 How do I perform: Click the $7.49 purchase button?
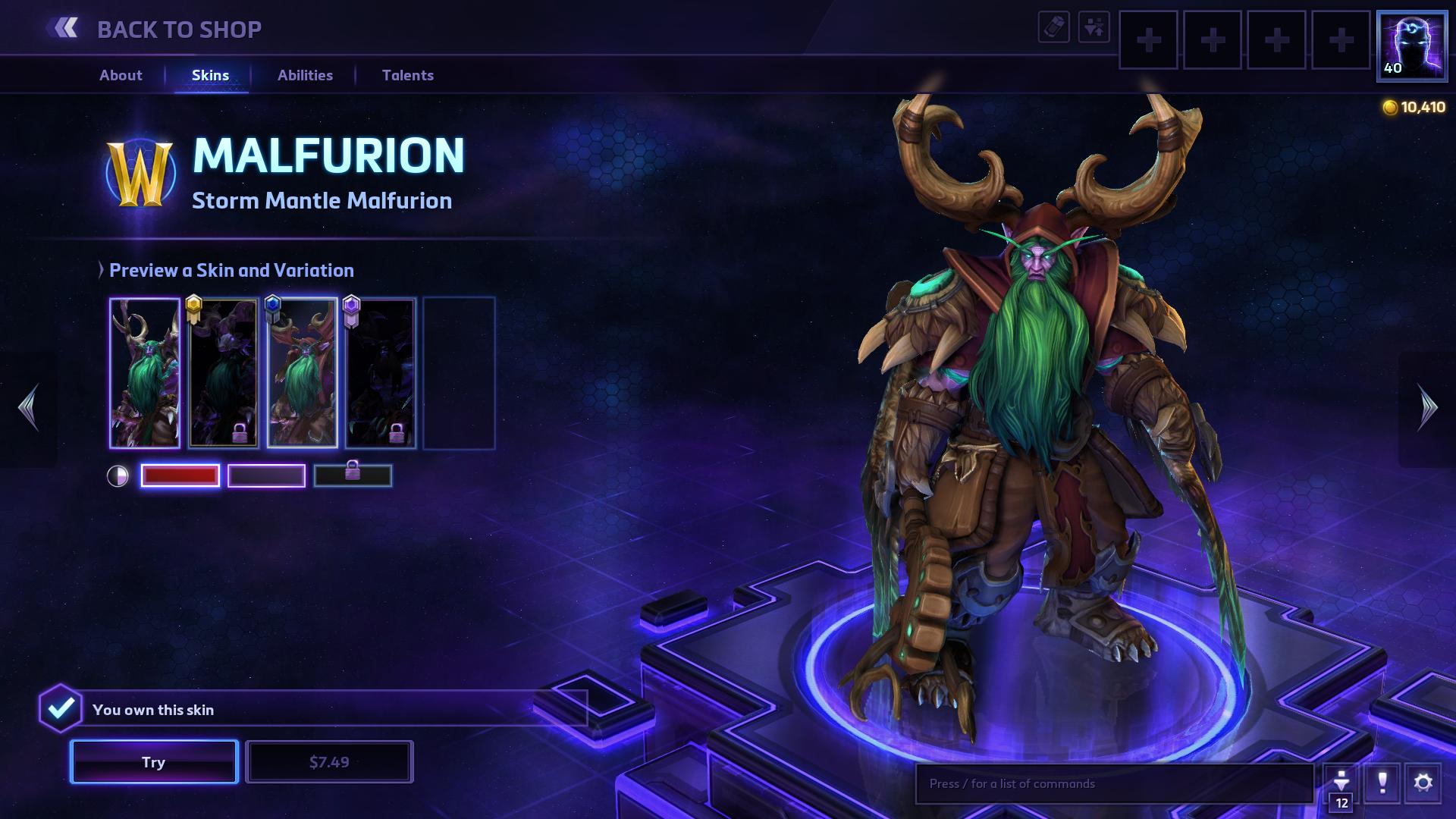coord(329,761)
